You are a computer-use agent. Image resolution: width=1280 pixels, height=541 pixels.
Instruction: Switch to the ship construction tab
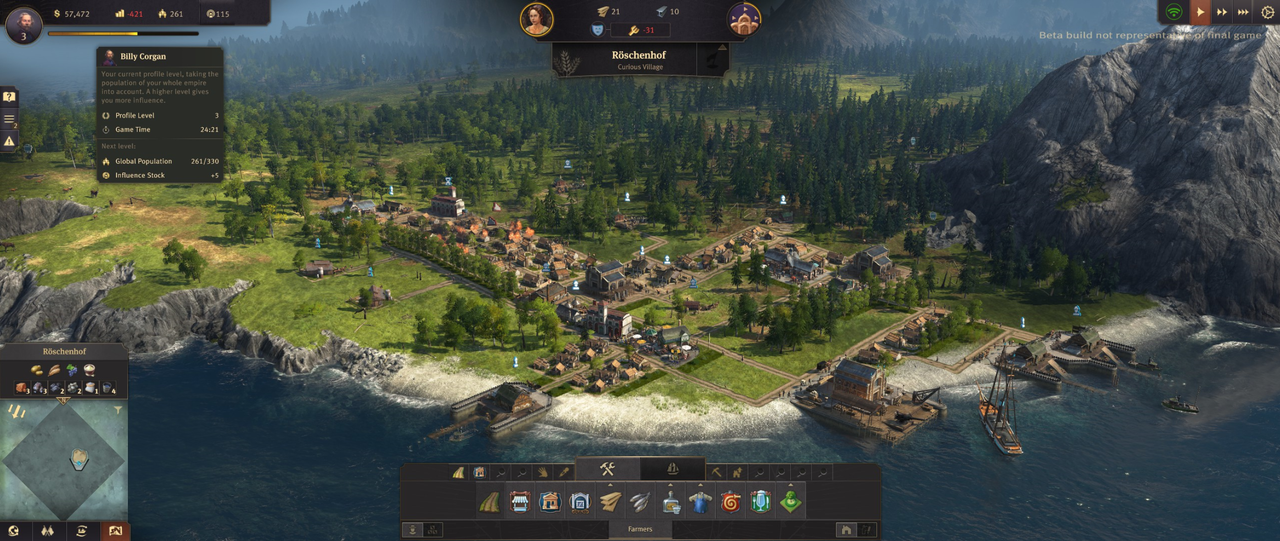coord(672,469)
